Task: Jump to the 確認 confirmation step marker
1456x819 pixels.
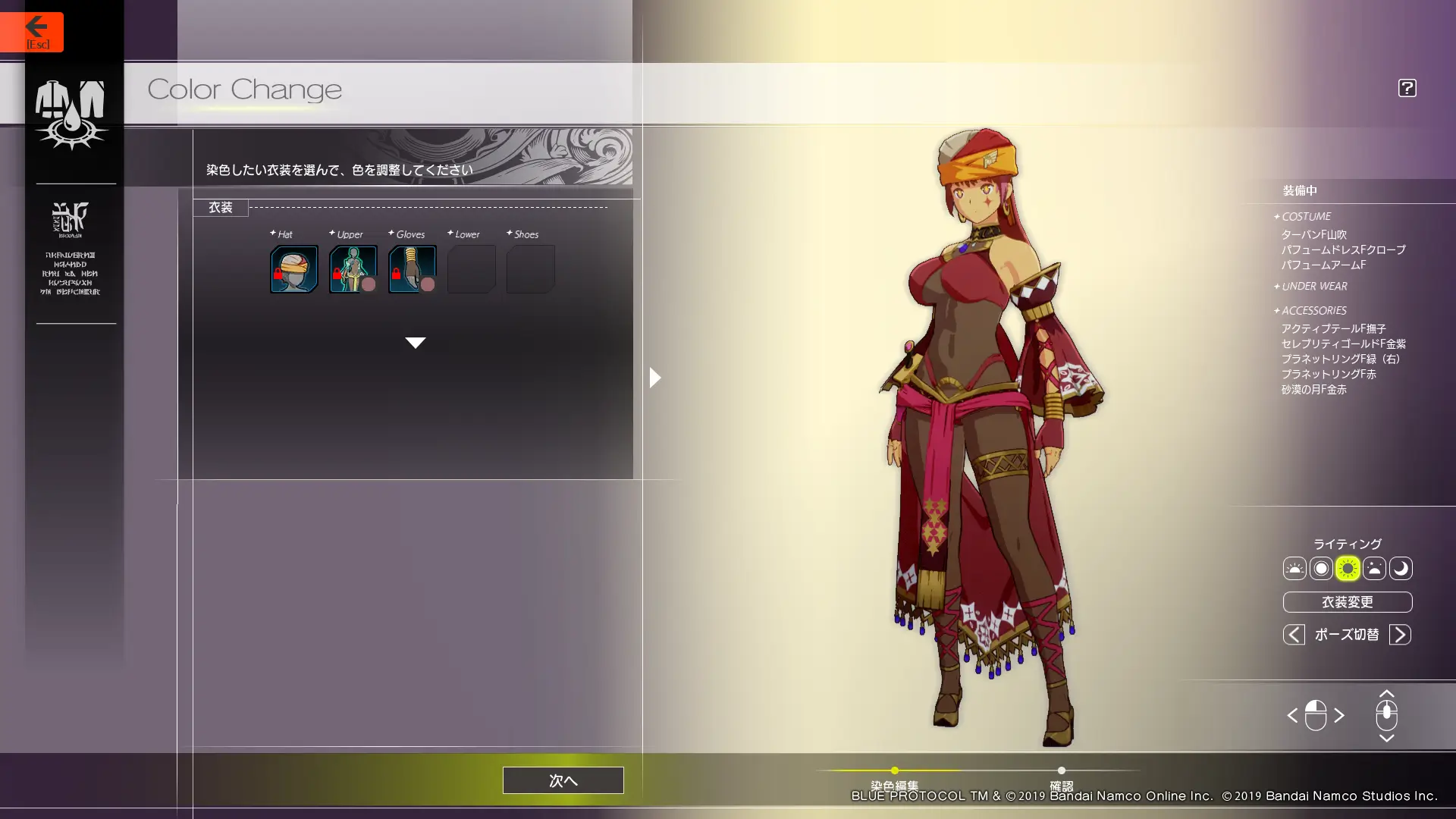Action: point(1061,770)
